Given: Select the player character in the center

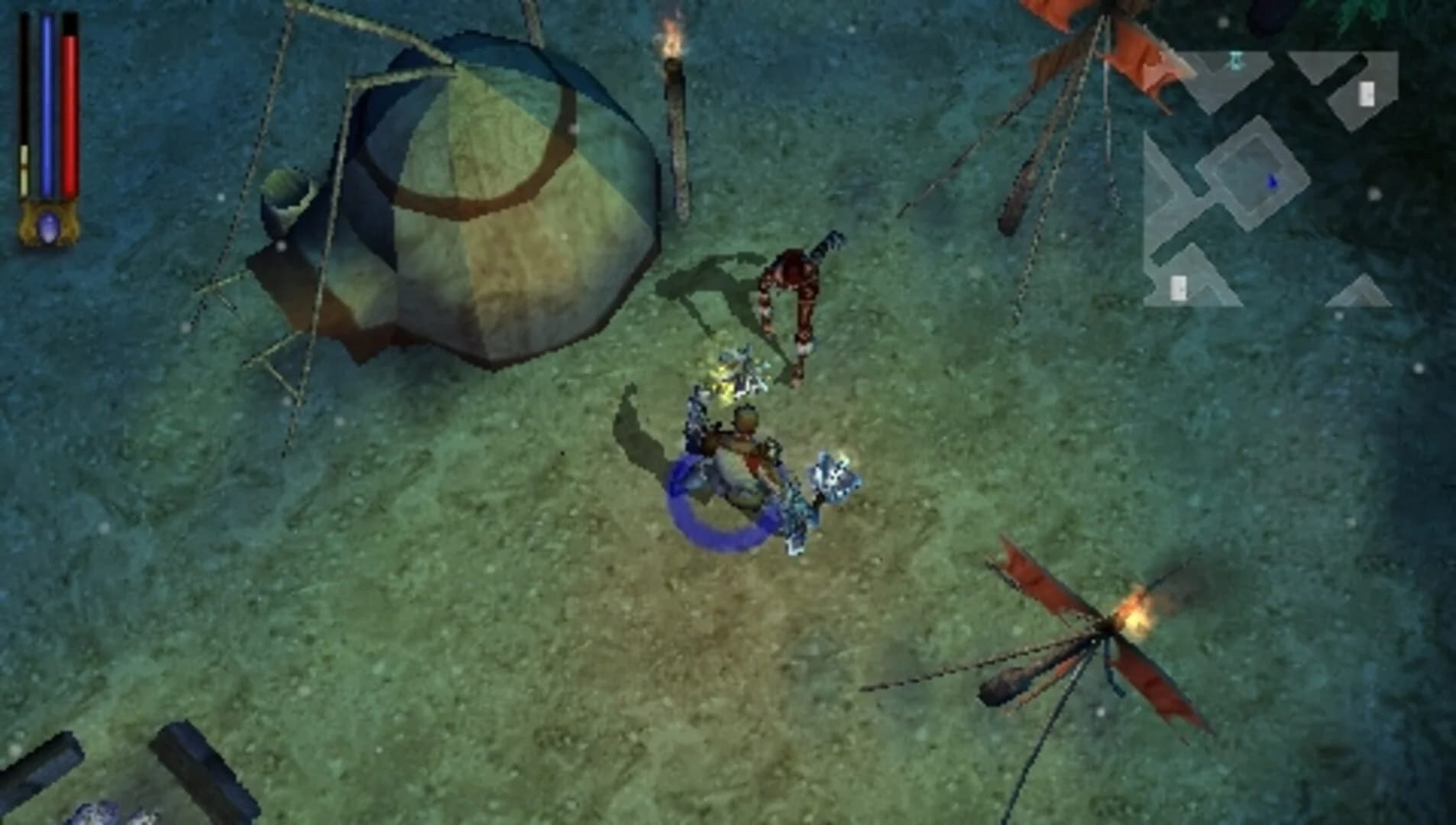Looking at the screenshot, I should [737, 455].
